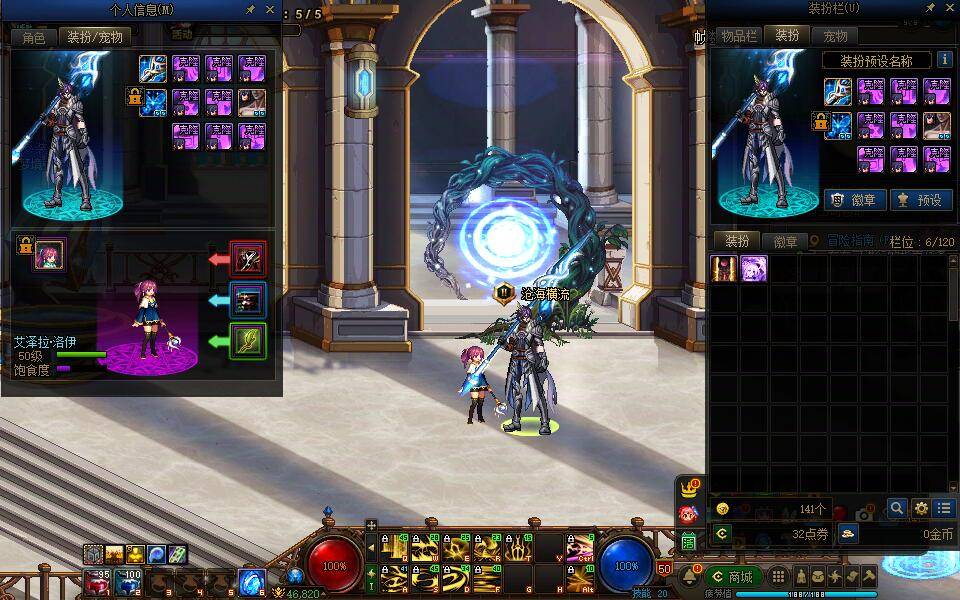The width and height of the screenshot is (960, 600).
Task: Open the 商城 shop
Action: [x=733, y=577]
